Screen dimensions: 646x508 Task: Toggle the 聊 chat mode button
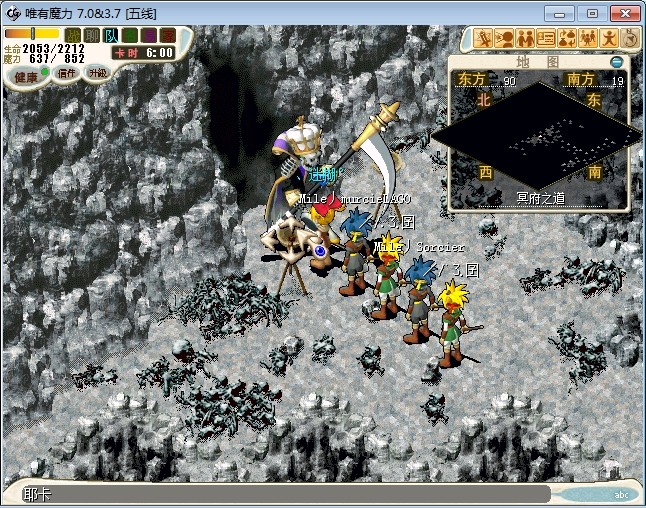pyautogui.click(x=91, y=36)
